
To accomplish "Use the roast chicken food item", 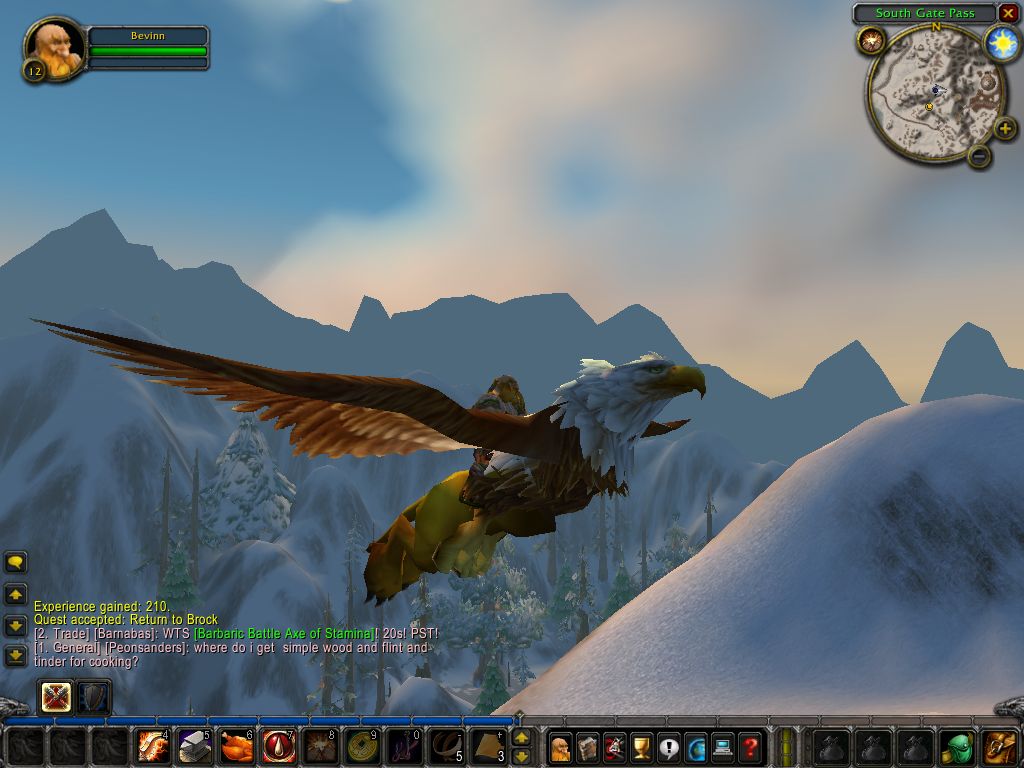I will pos(237,746).
